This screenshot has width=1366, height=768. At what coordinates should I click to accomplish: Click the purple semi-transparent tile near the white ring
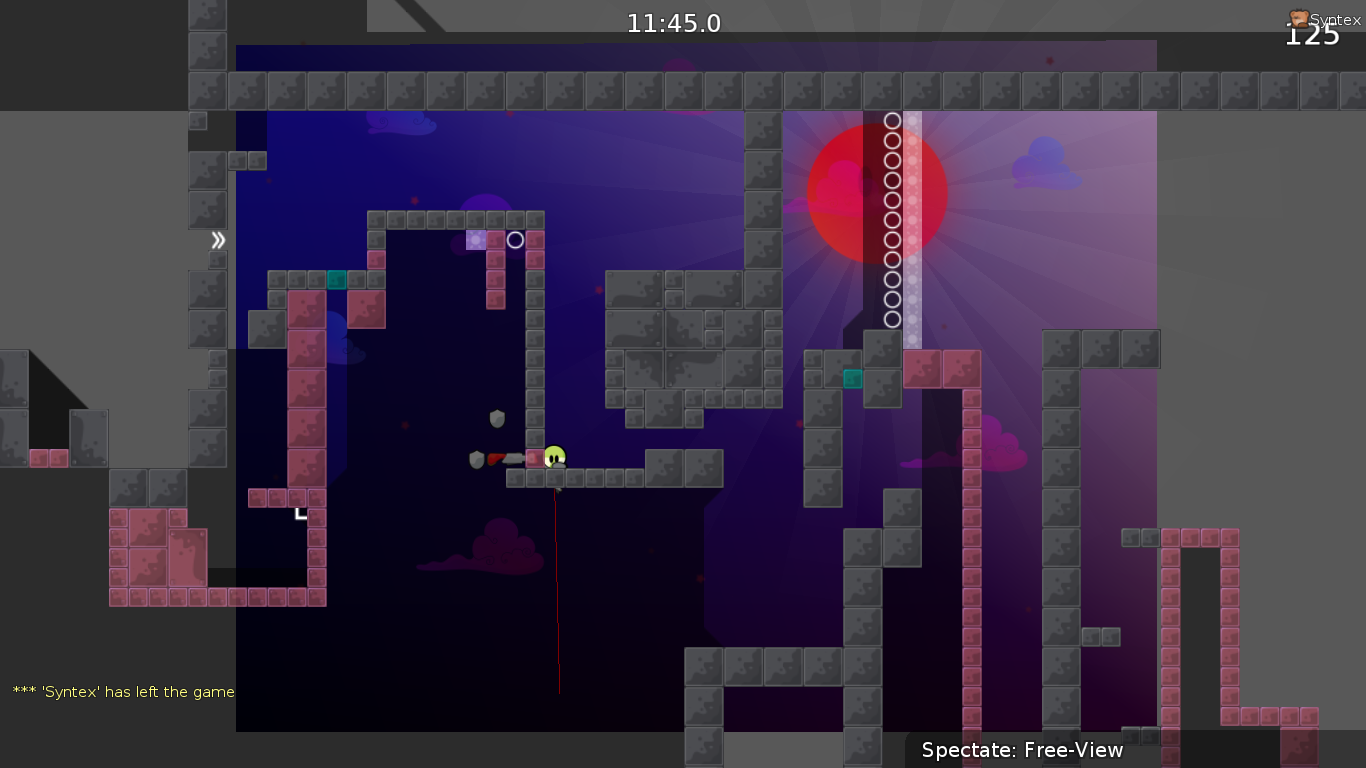point(478,239)
